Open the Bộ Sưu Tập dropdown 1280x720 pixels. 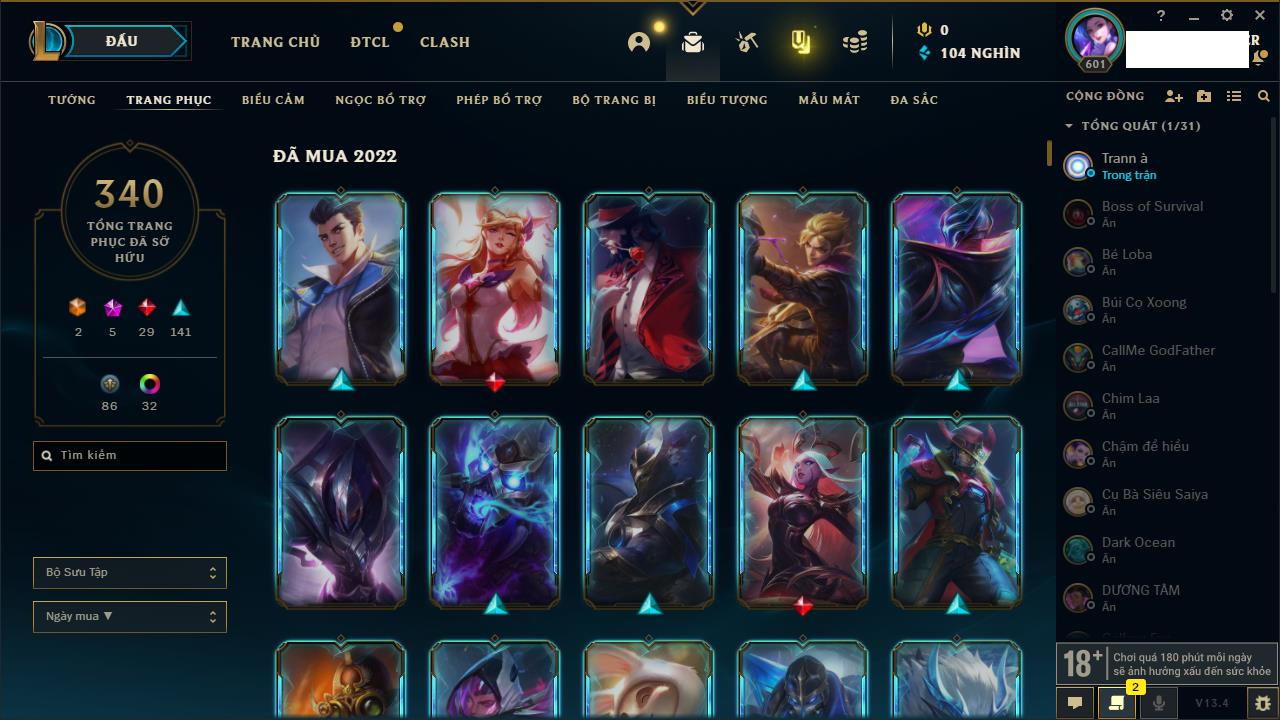tap(130, 573)
